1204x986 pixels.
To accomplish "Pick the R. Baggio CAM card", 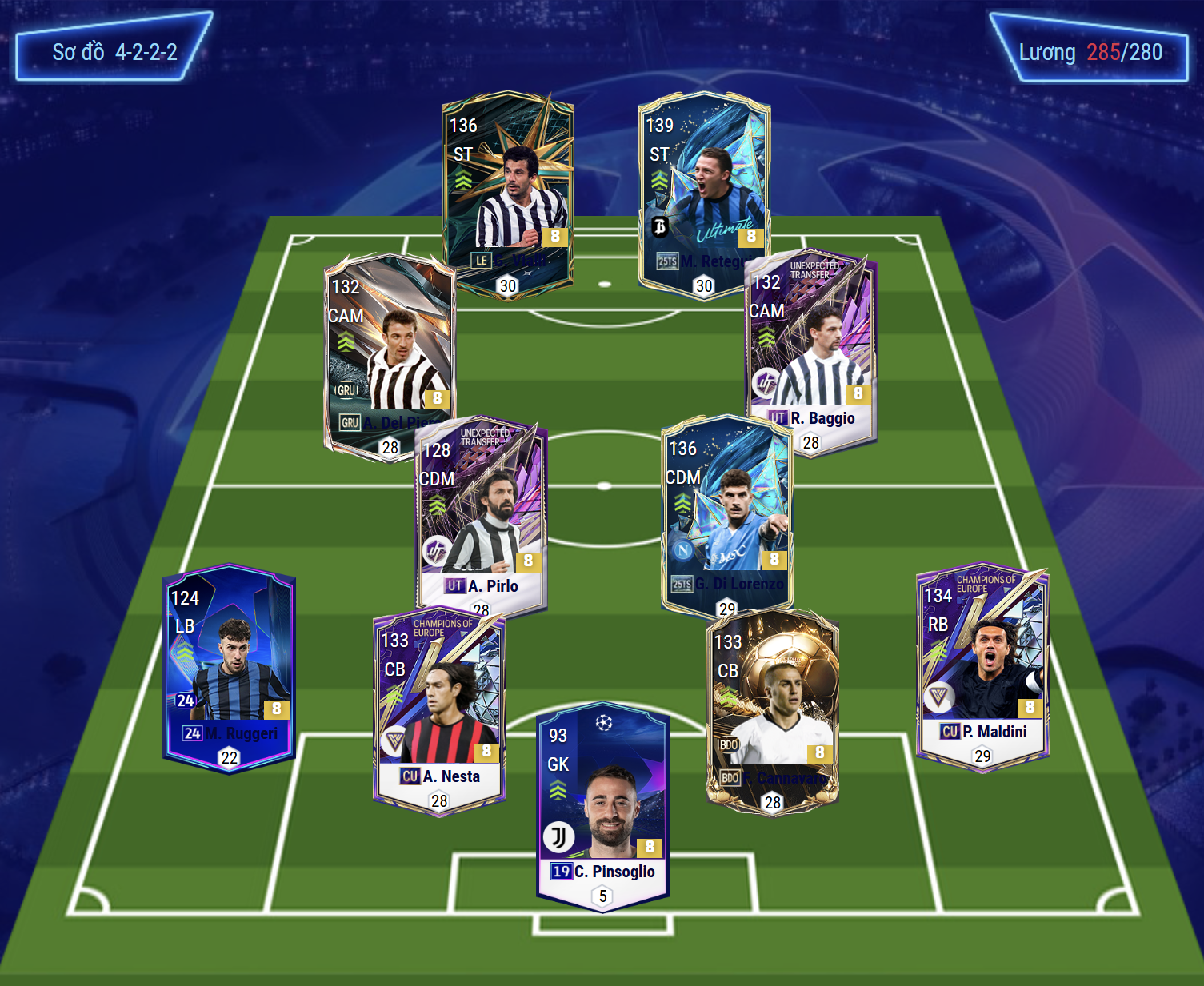I will point(811,352).
